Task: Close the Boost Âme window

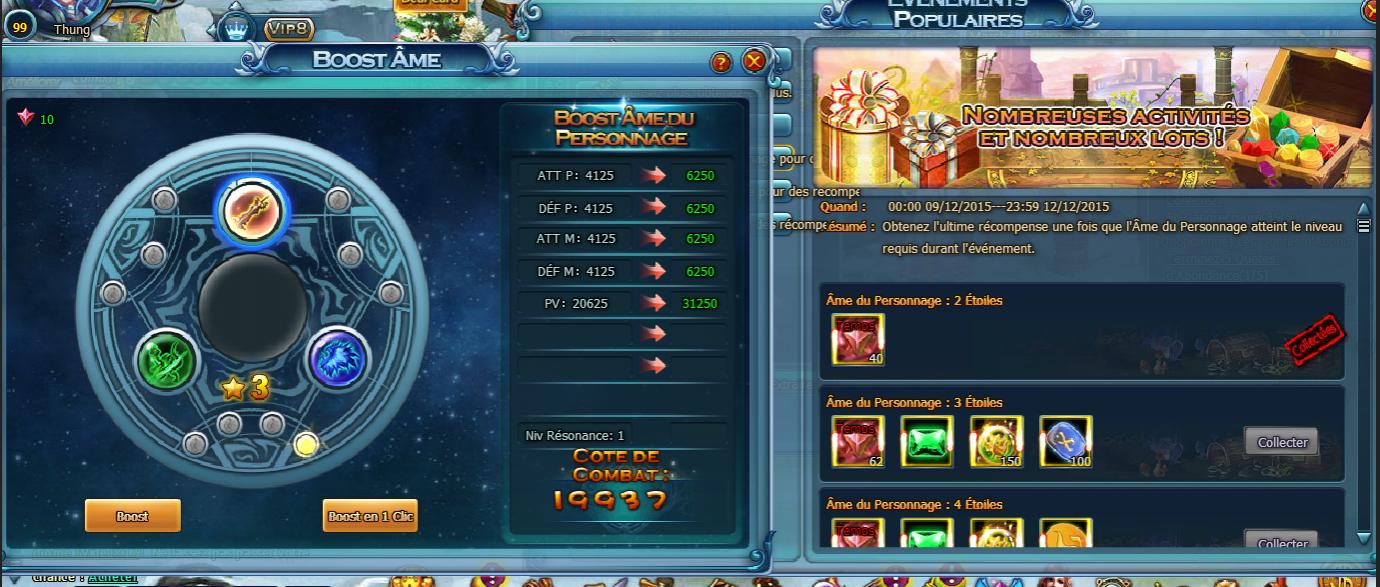Action: pyautogui.click(x=754, y=62)
